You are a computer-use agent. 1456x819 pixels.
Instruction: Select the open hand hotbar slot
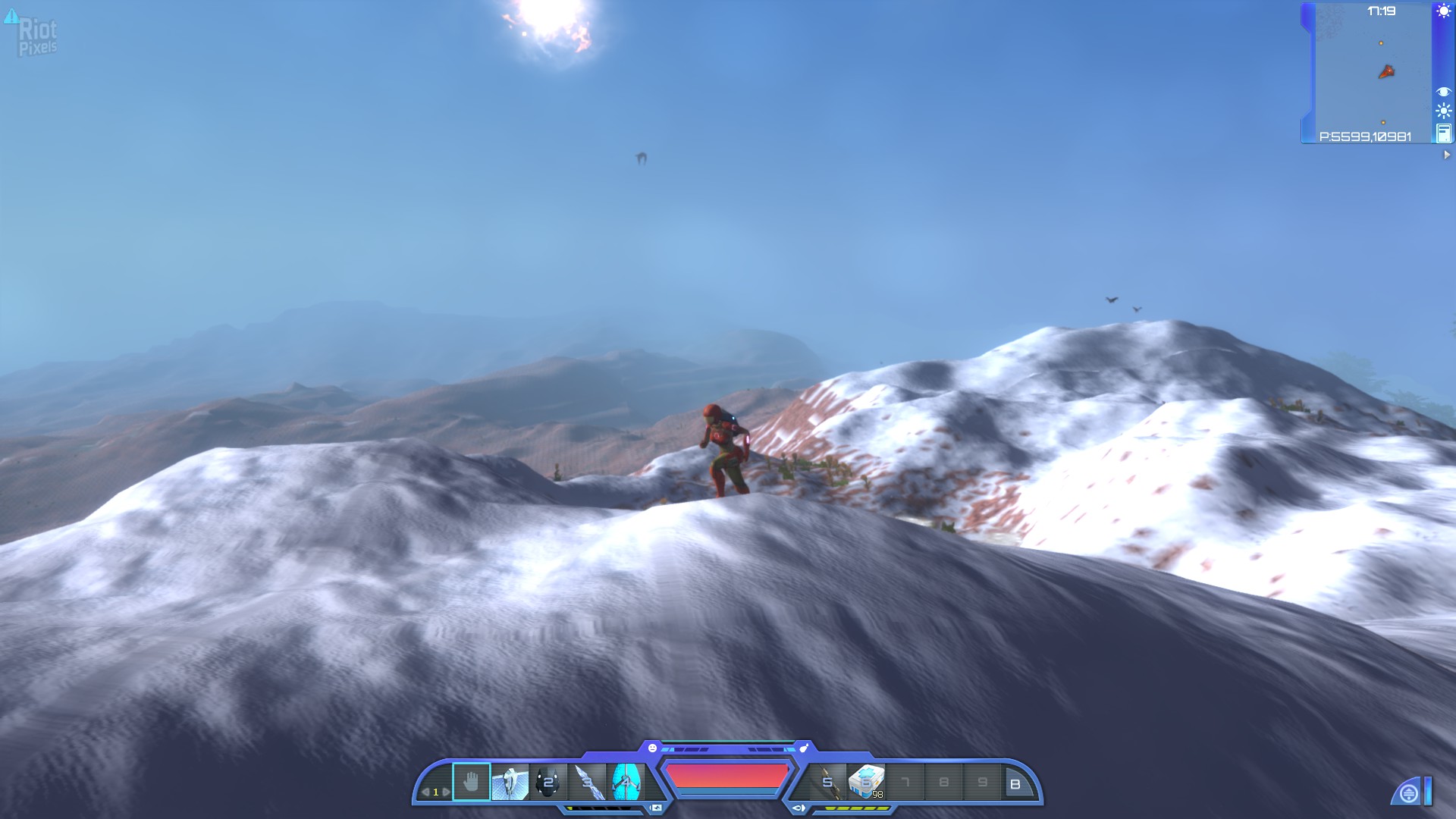(x=471, y=782)
